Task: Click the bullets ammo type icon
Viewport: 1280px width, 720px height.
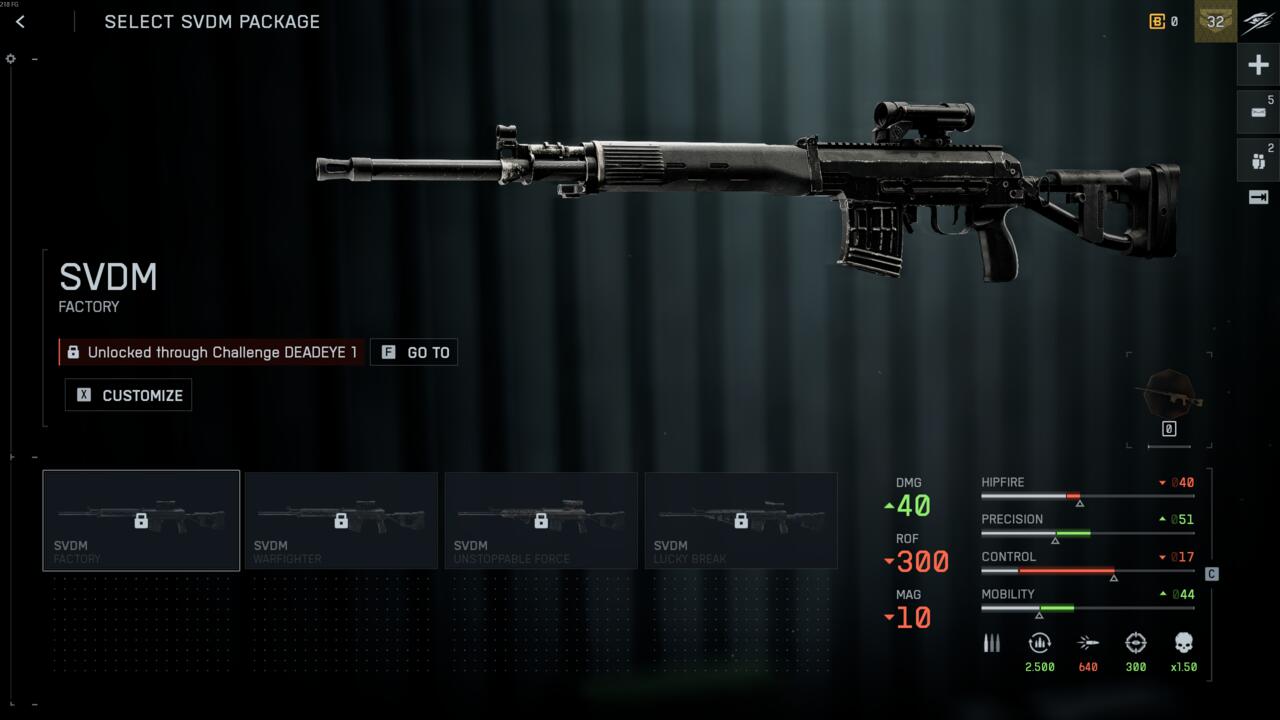Action: click(x=991, y=643)
